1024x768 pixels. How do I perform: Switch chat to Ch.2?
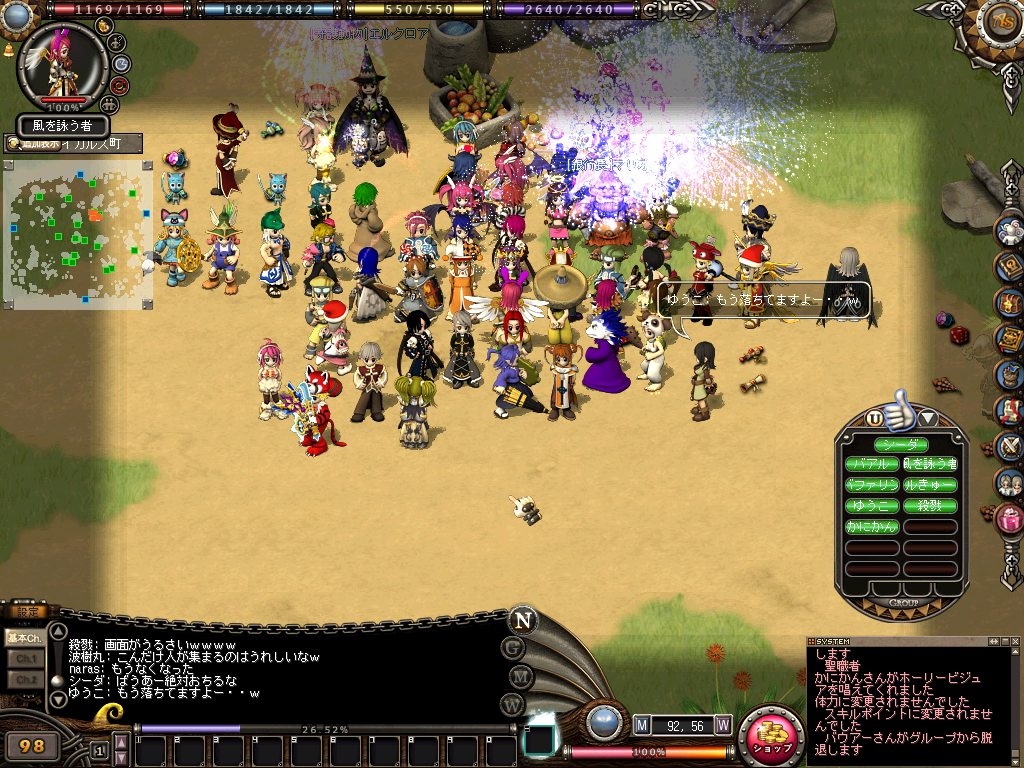tap(24, 679)
